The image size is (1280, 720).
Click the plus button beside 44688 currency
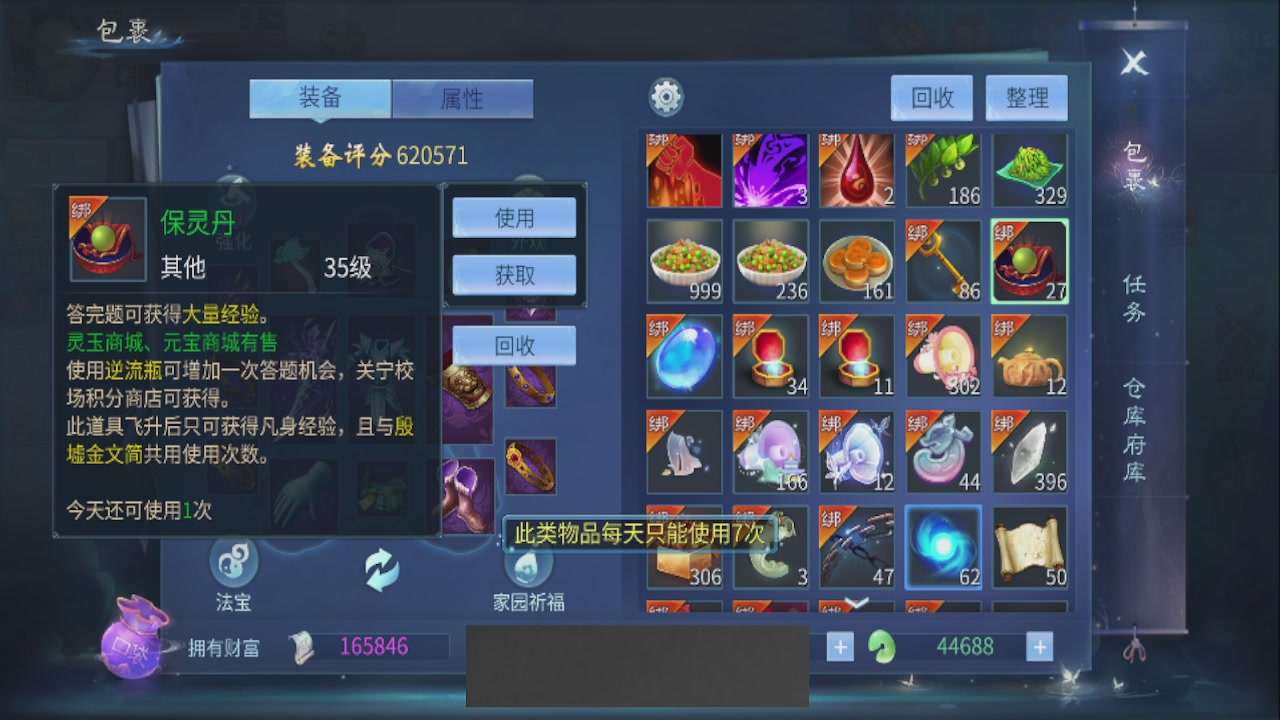(1041, 647)
